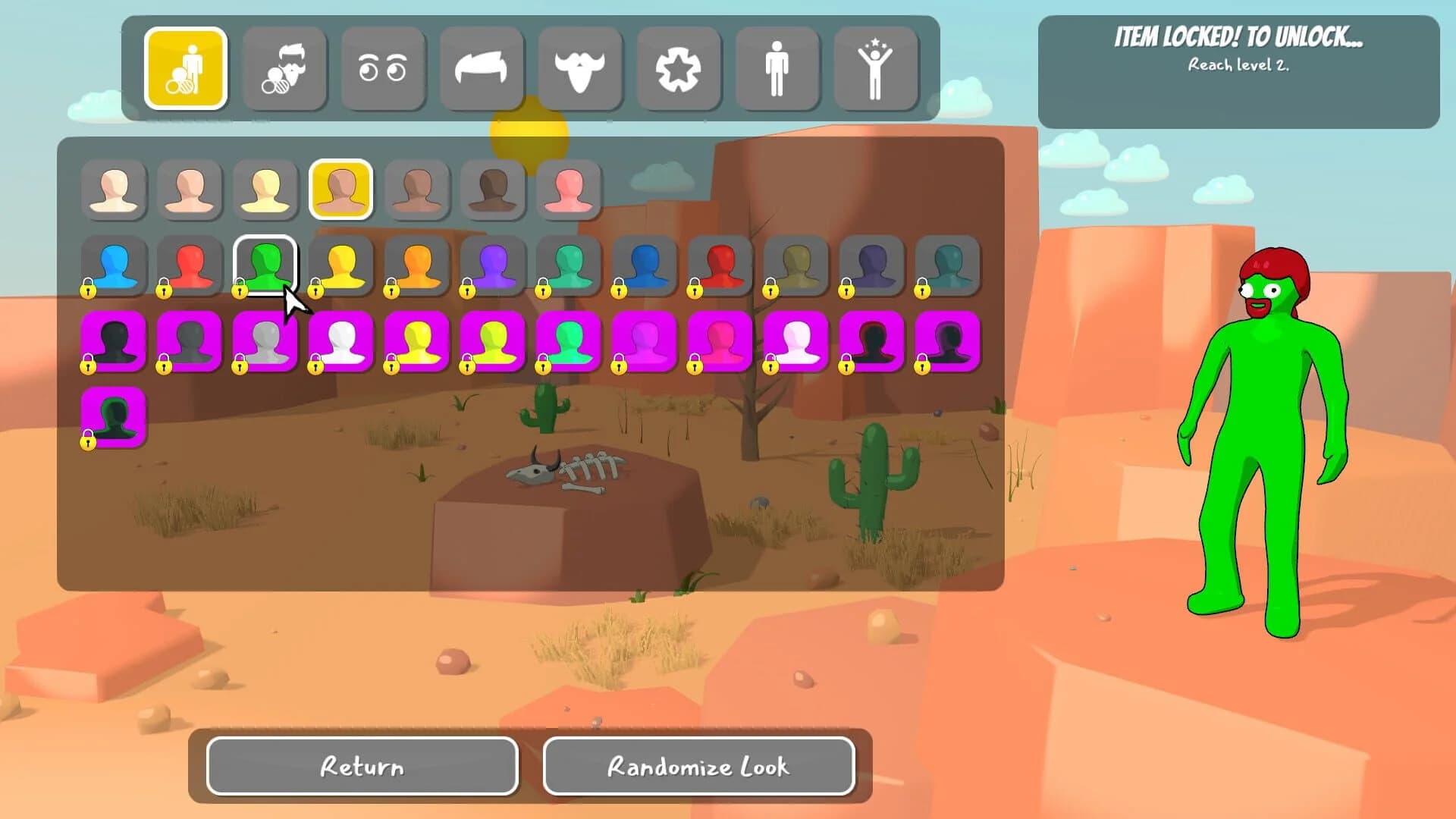The height and width of the screenshot is (819, 1456).
Task: Pick the darkest natural skin tone
Action: click(x=493, y=190)
